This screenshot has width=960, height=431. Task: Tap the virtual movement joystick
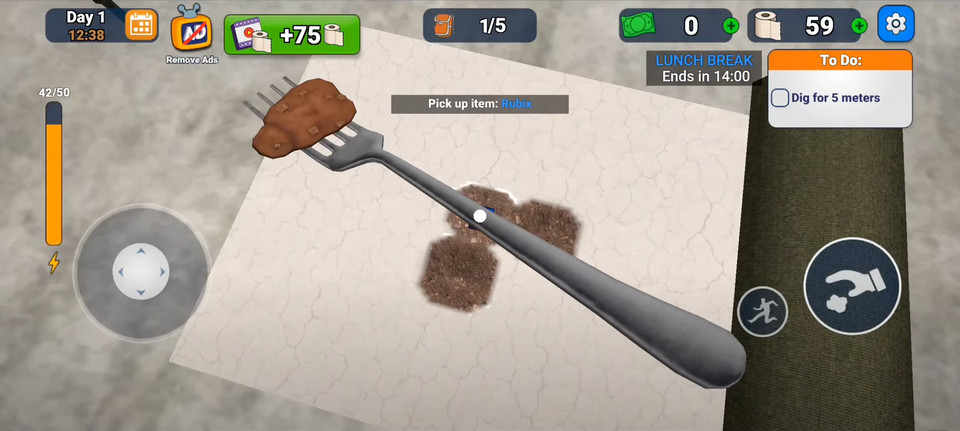[140, 270]
